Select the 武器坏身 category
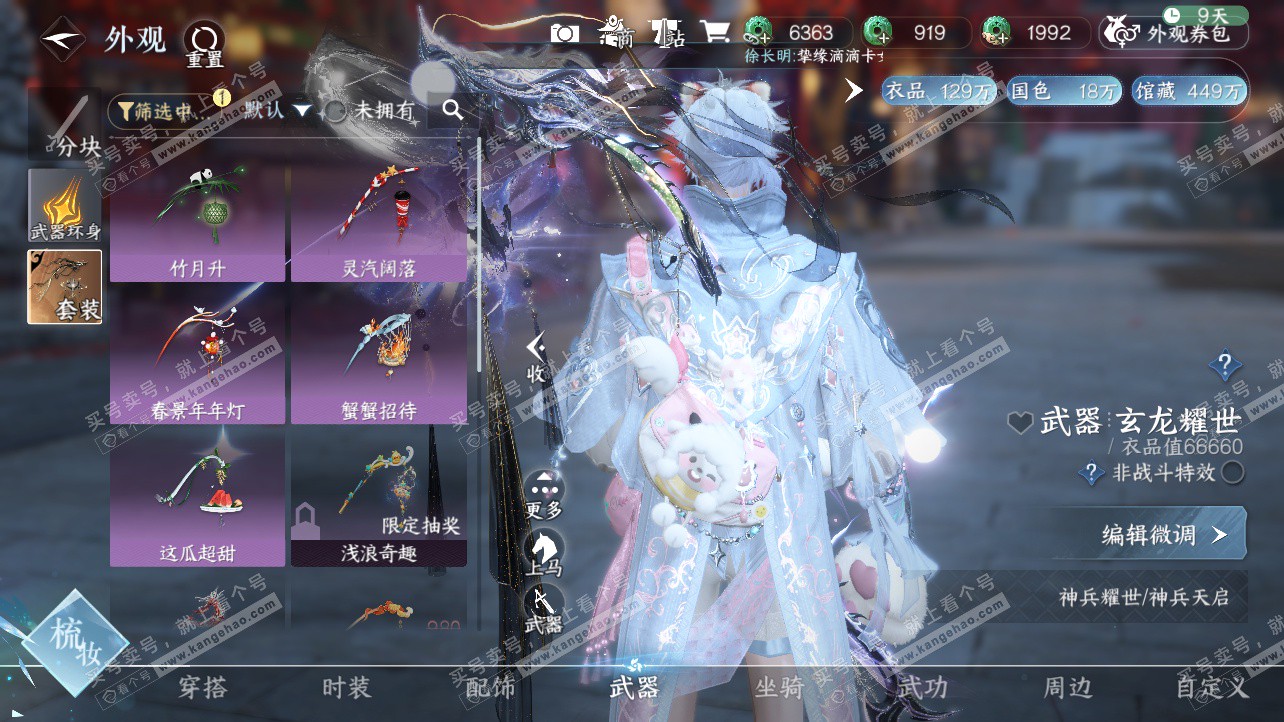 coord(65,205)
